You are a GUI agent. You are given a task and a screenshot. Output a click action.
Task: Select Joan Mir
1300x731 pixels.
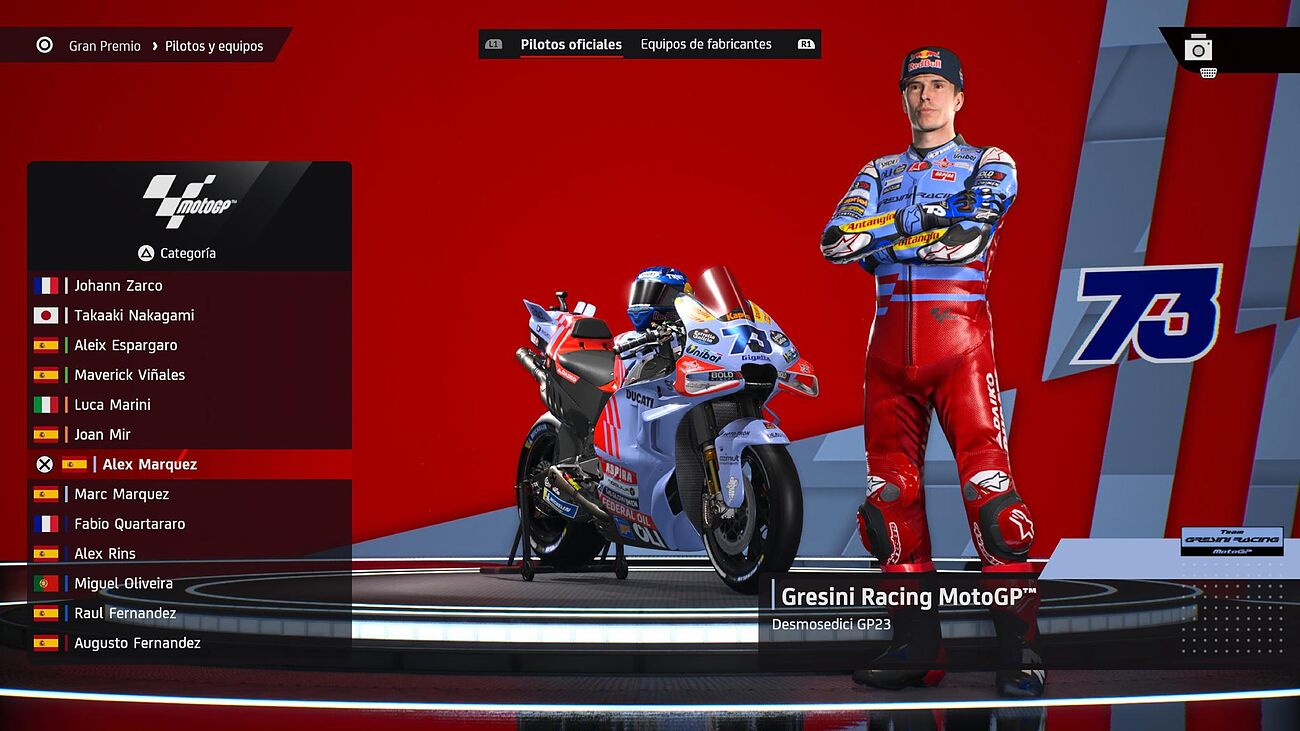(x=102, y=435)
